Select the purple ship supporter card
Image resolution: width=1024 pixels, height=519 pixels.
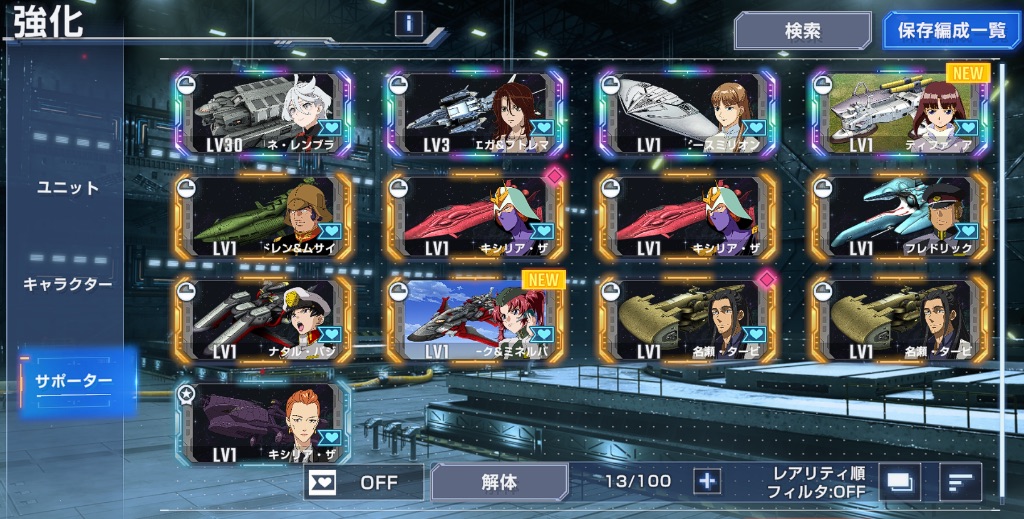(262, 422)
